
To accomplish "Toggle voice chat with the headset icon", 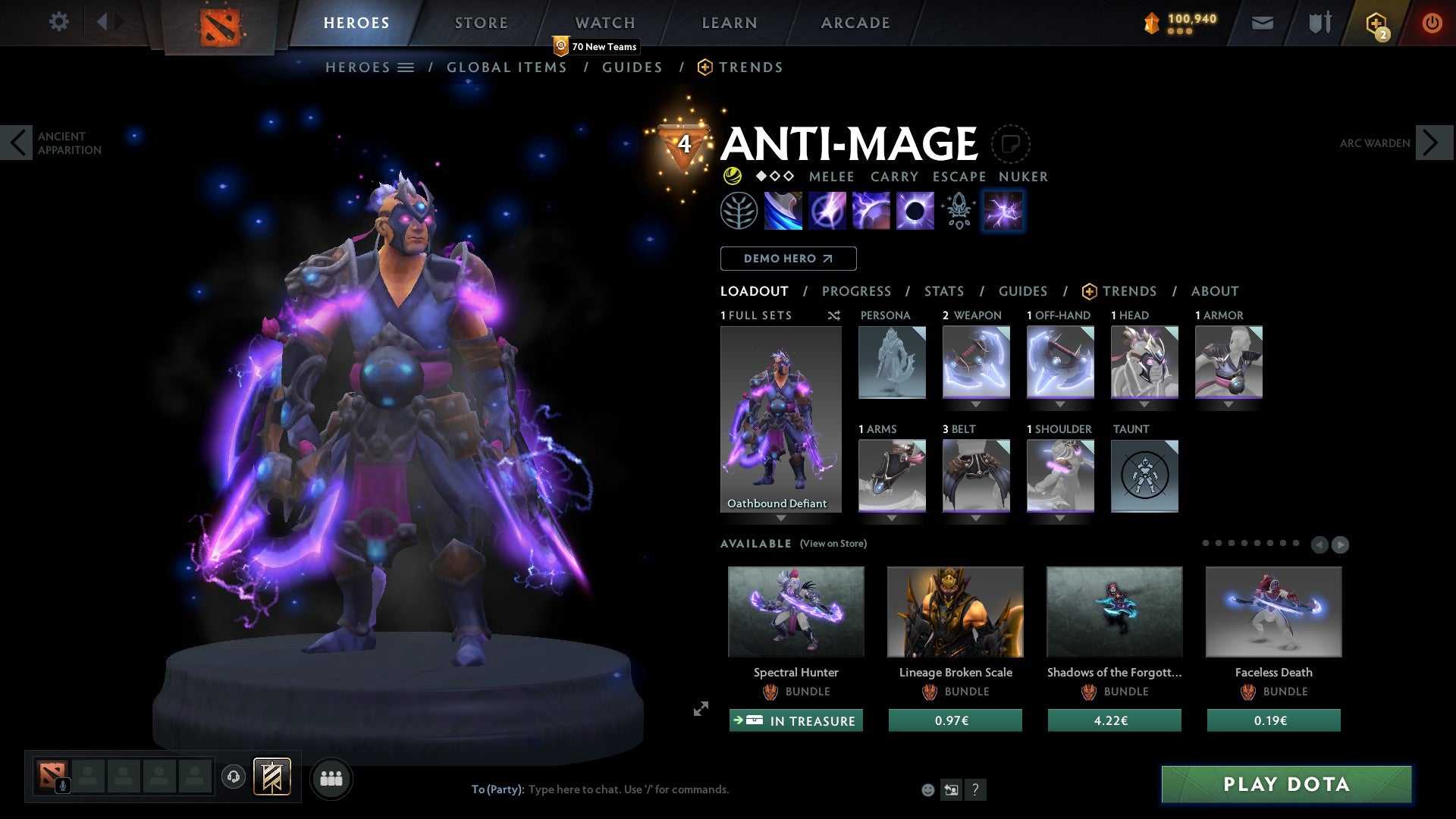I will pos(234,777).
